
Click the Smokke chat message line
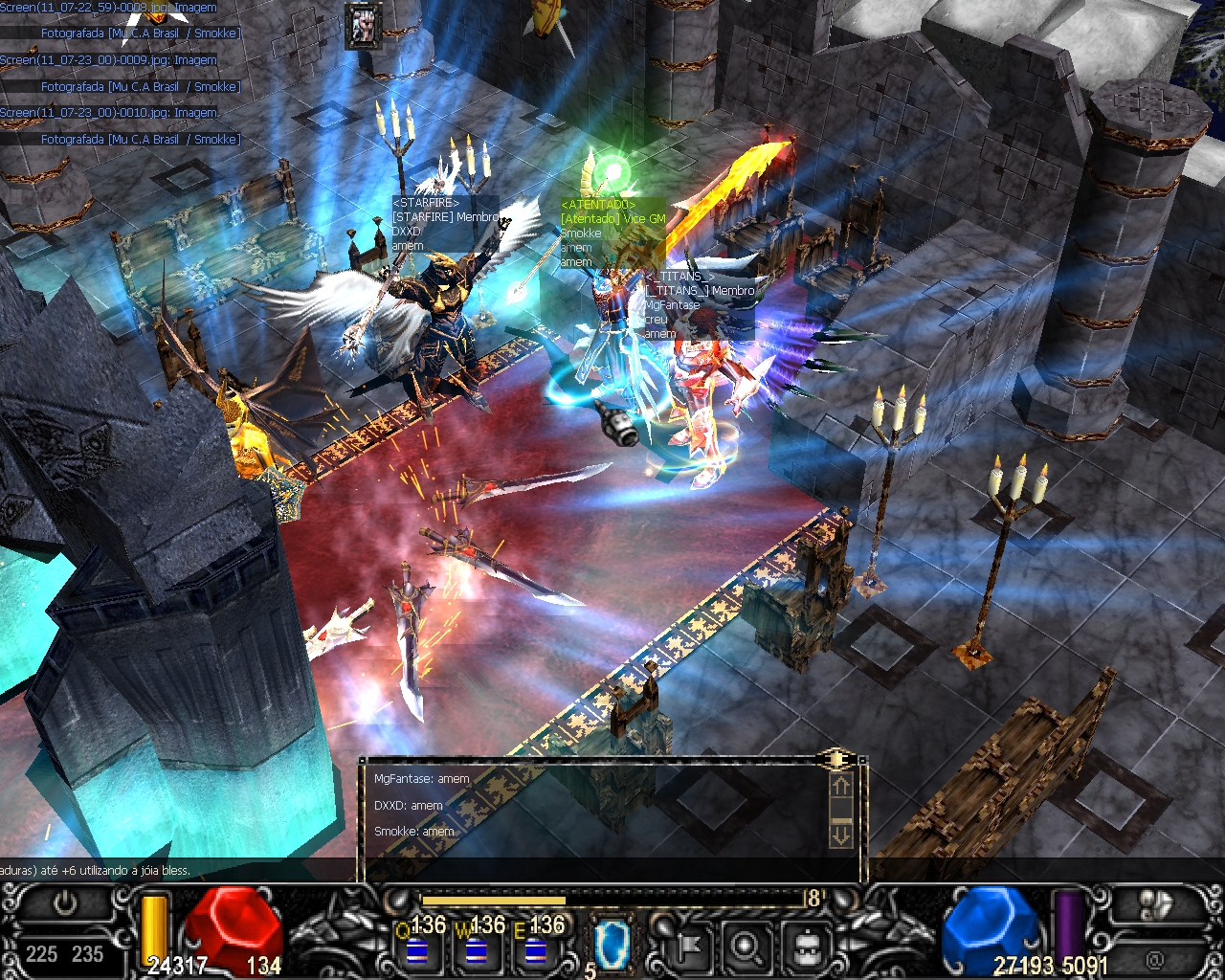point(414,832)
